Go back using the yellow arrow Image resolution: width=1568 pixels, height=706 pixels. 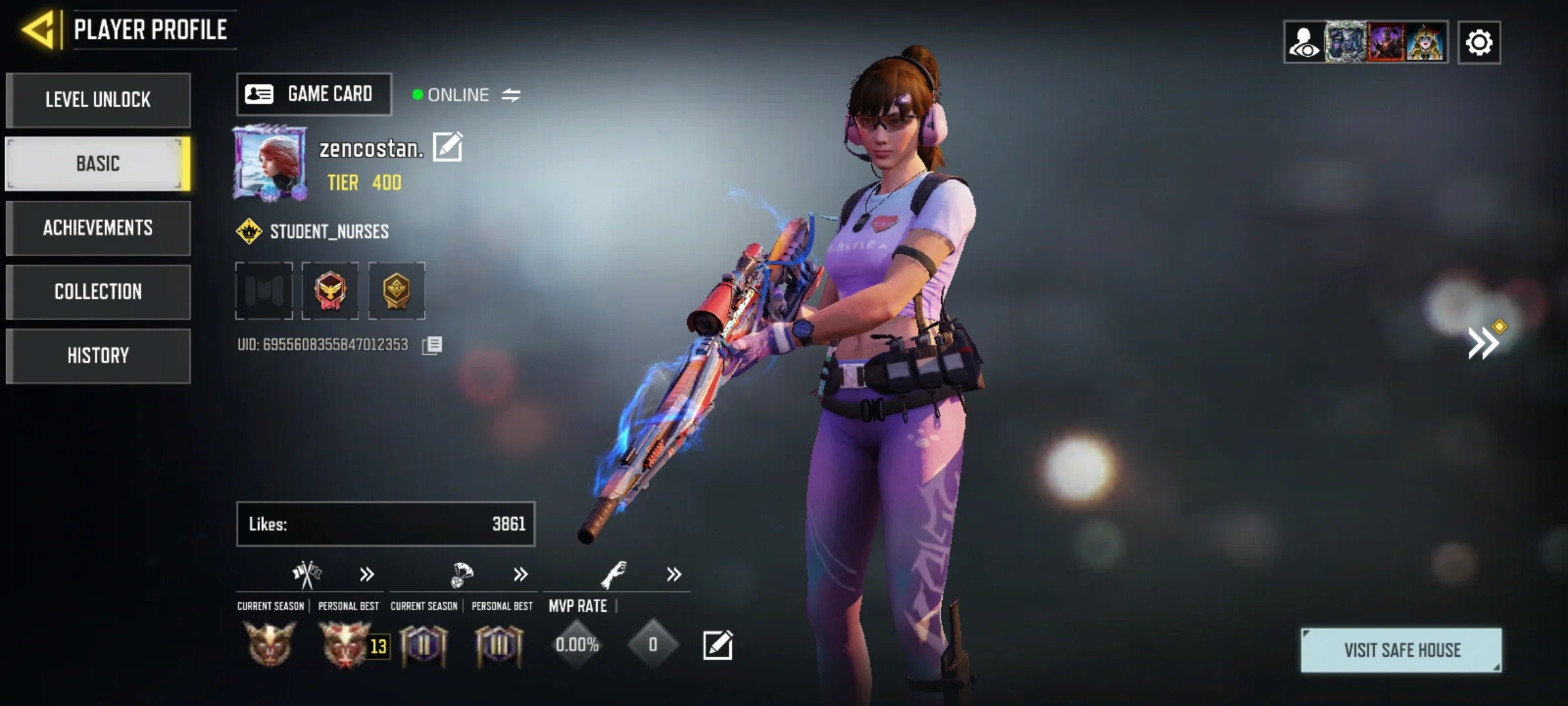click(39, 30)
